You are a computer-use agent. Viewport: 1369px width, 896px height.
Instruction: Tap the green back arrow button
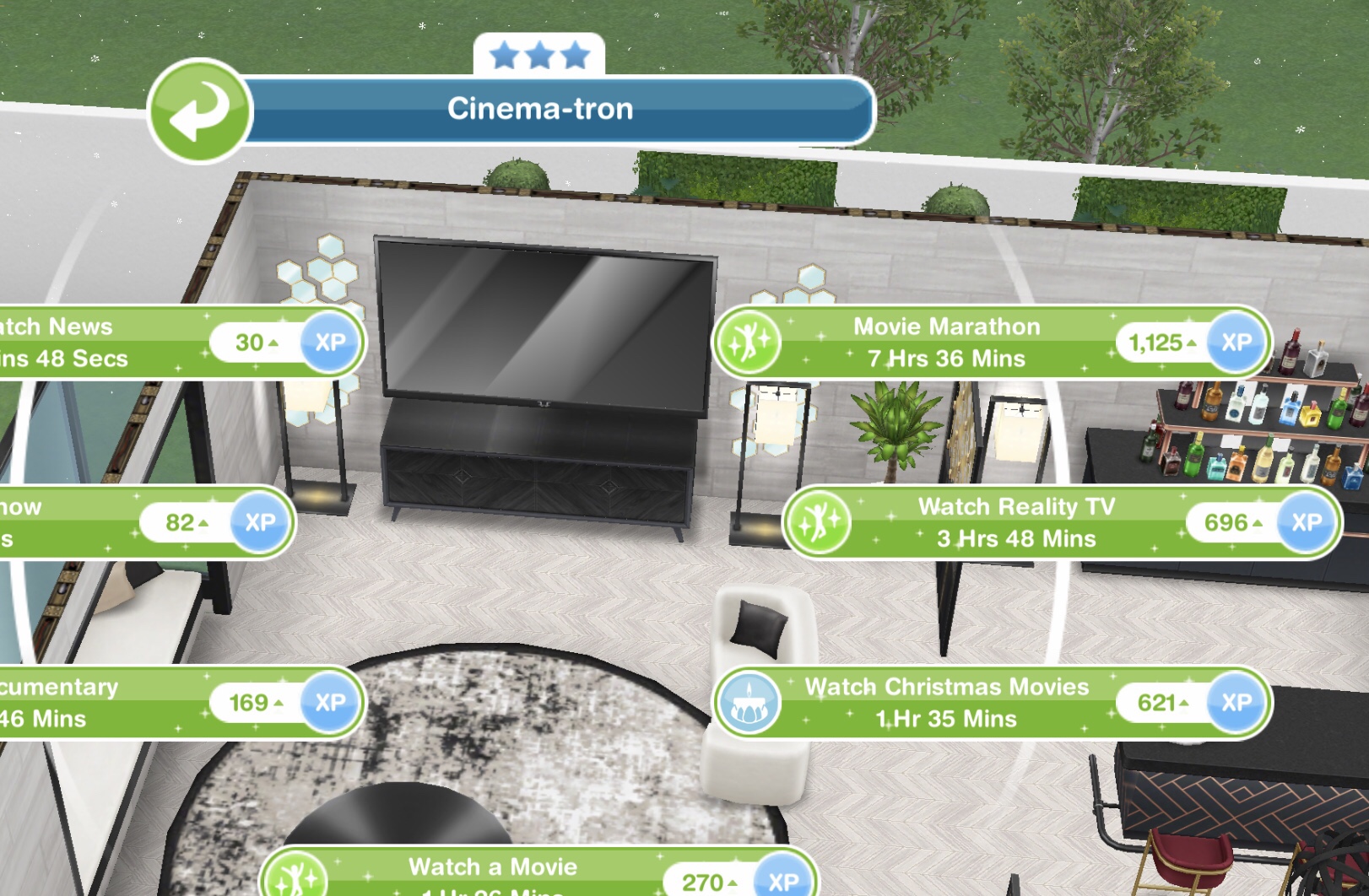click(x=199, y=111)
